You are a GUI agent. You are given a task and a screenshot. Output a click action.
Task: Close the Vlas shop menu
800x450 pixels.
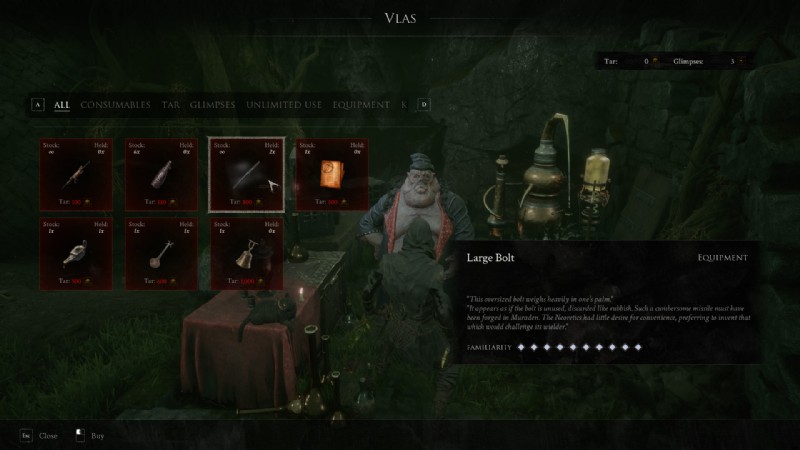[39, 436]
